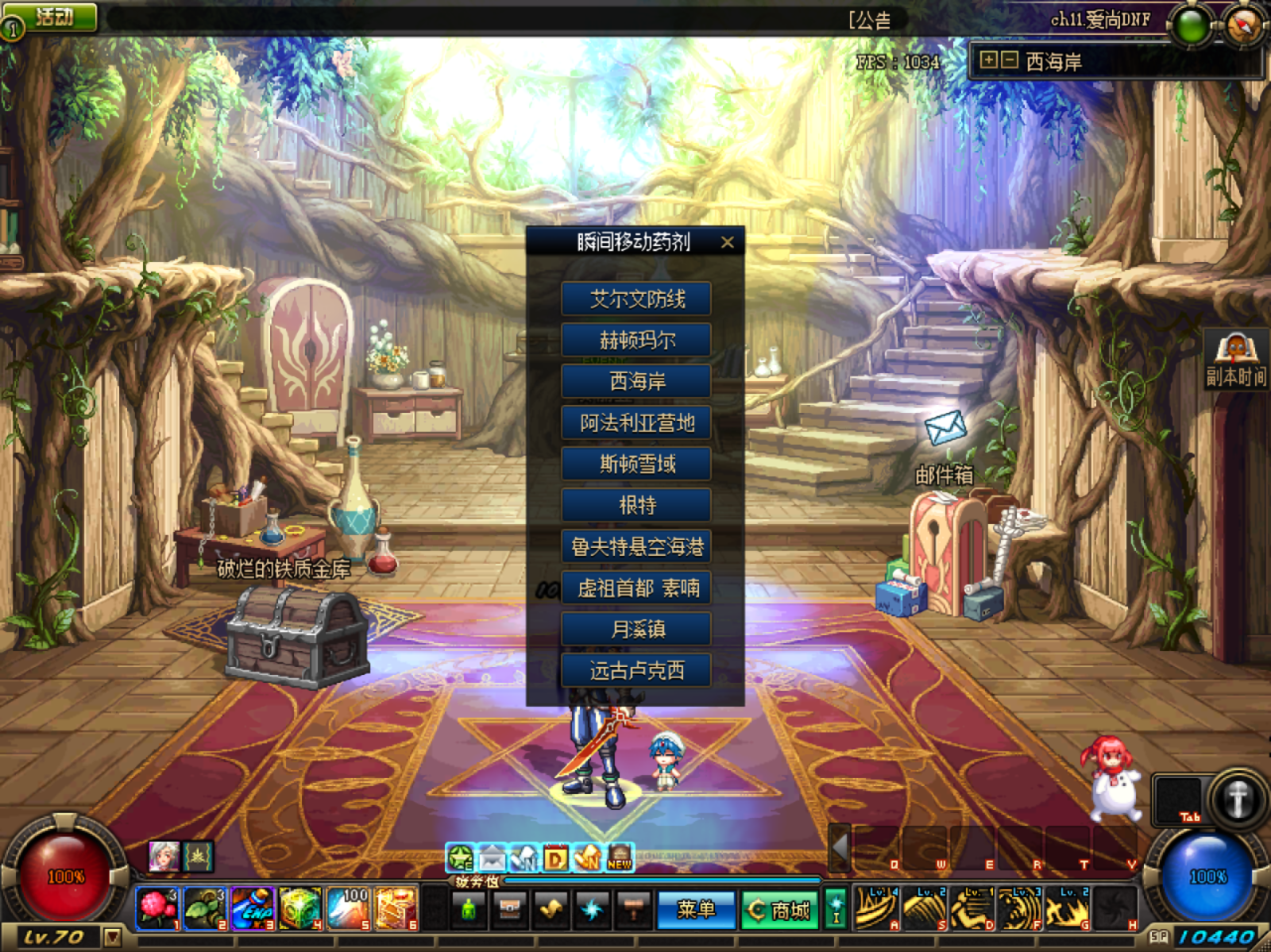This screenshot has width=1271, height=952.
Task: Click the envelope mail notification icon
Action: pyautogui.click(x=945, y=428)
